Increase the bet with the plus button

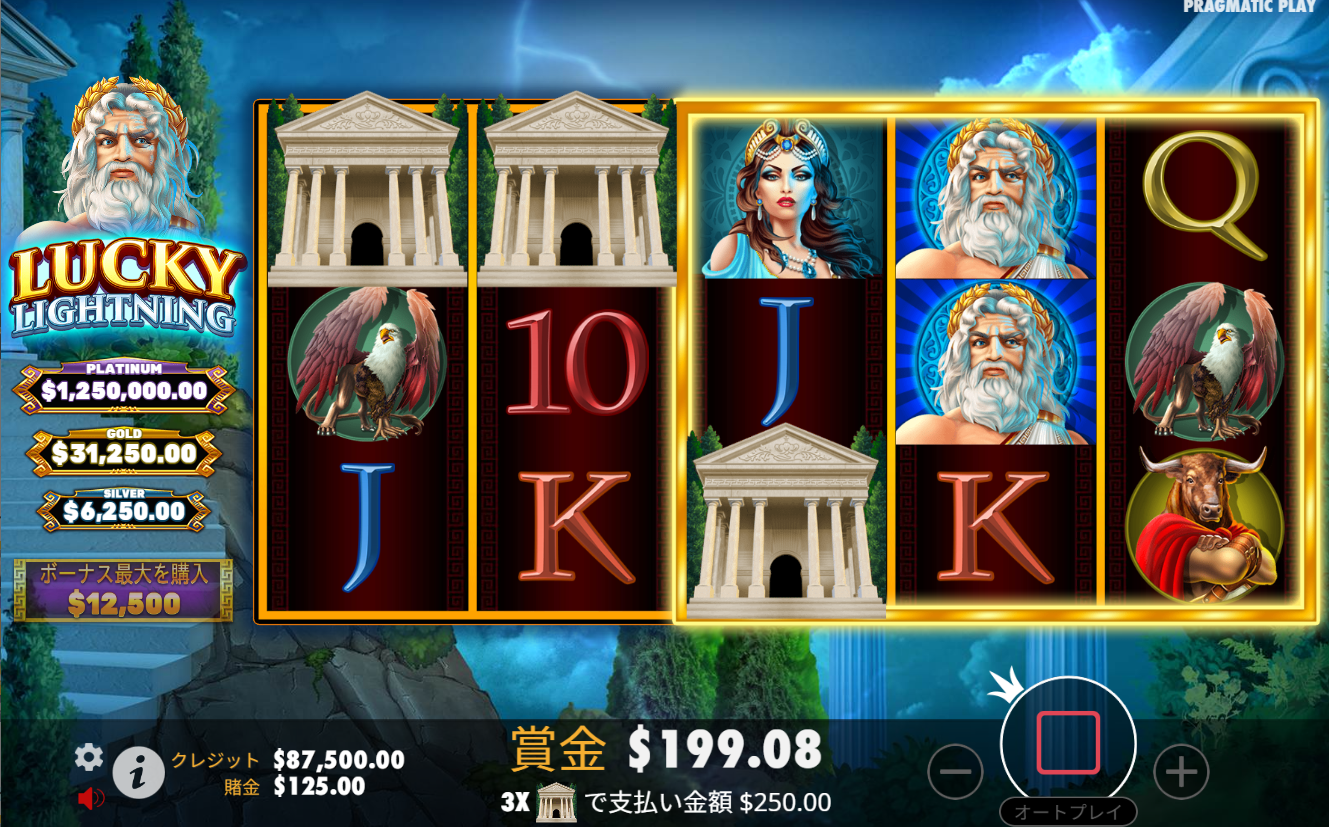(x=1181, y=771)
